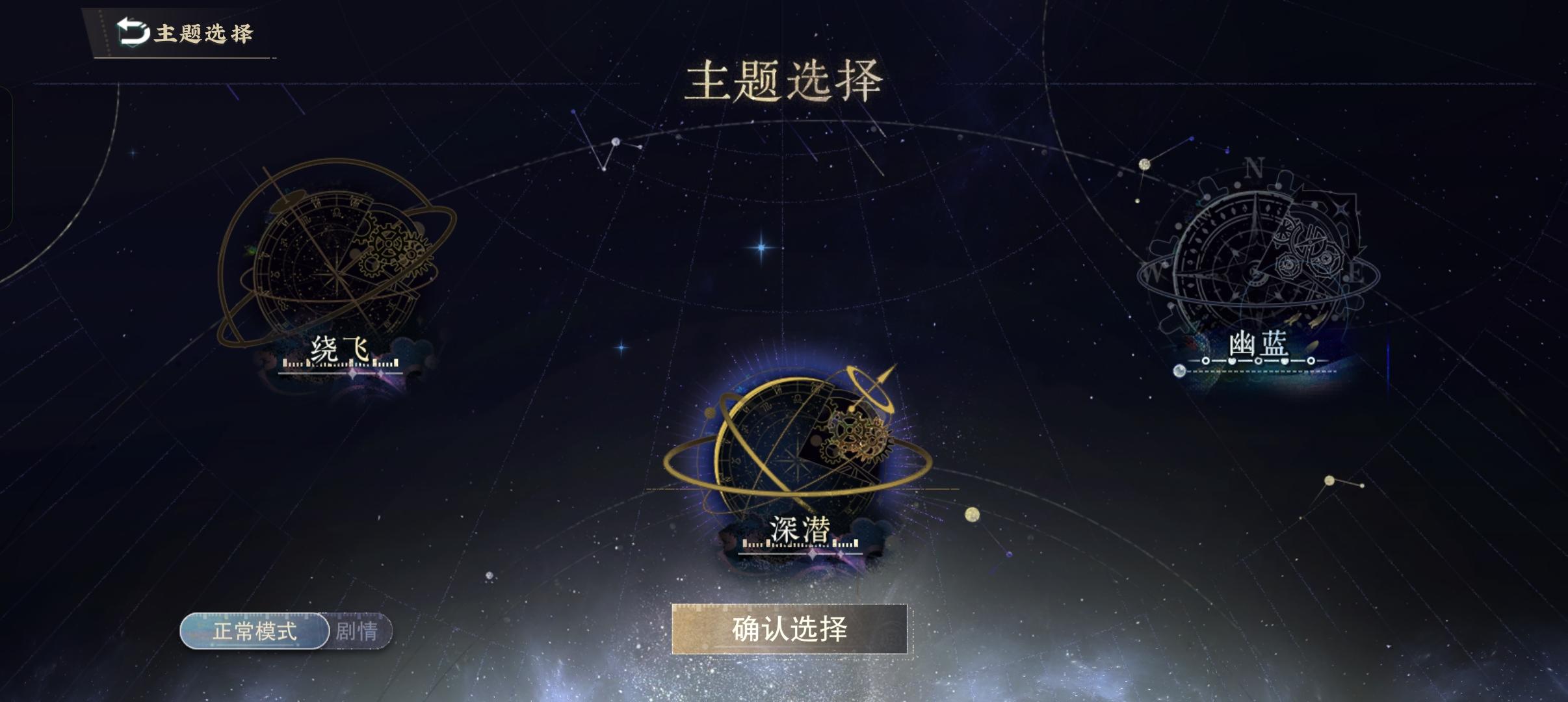1568x702 pixels.
Task: Select the 幽蓝 compass theme icon
Action: pos(1255,260)
